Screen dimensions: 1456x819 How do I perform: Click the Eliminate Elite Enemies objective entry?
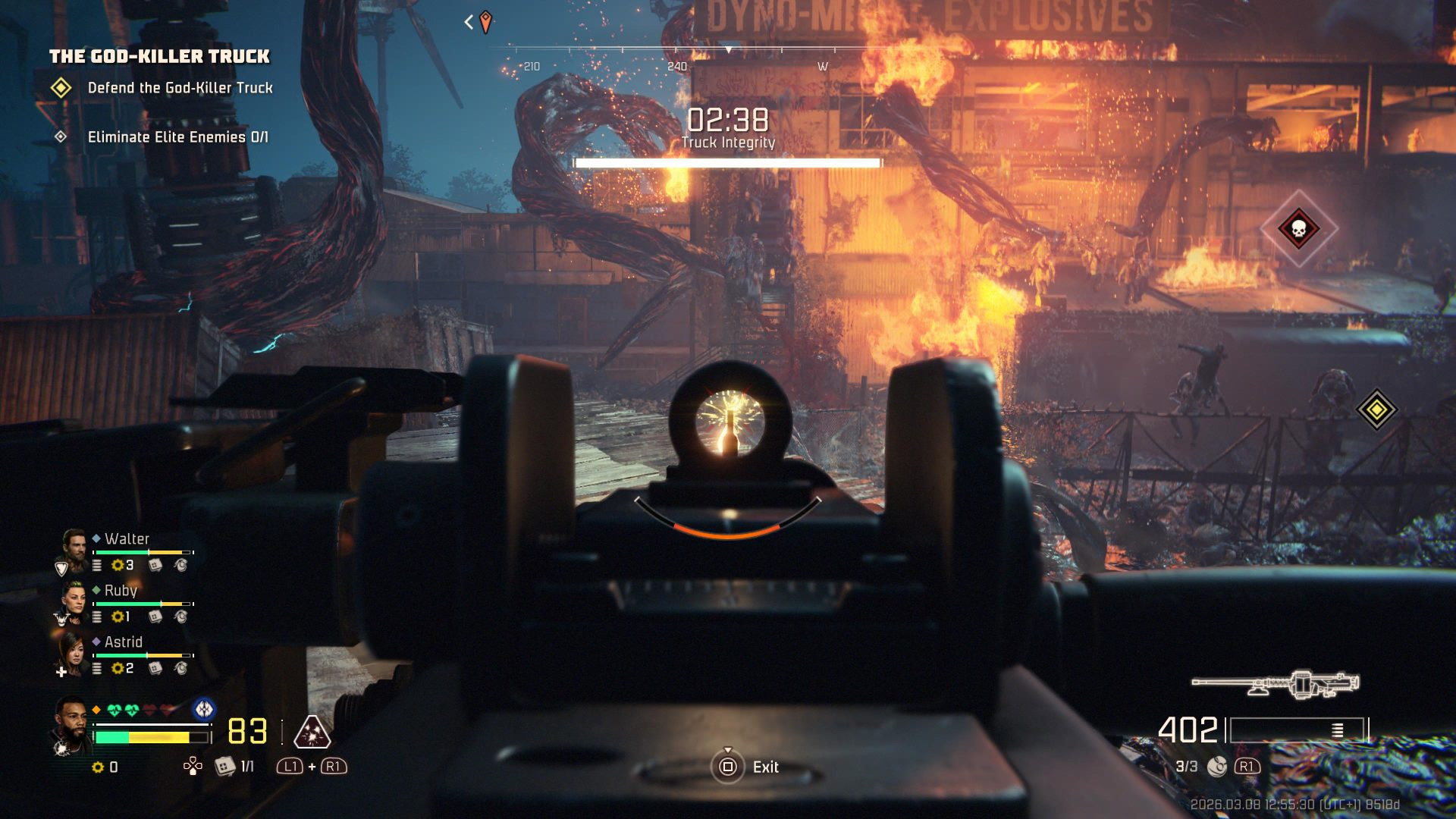[177, 137]
